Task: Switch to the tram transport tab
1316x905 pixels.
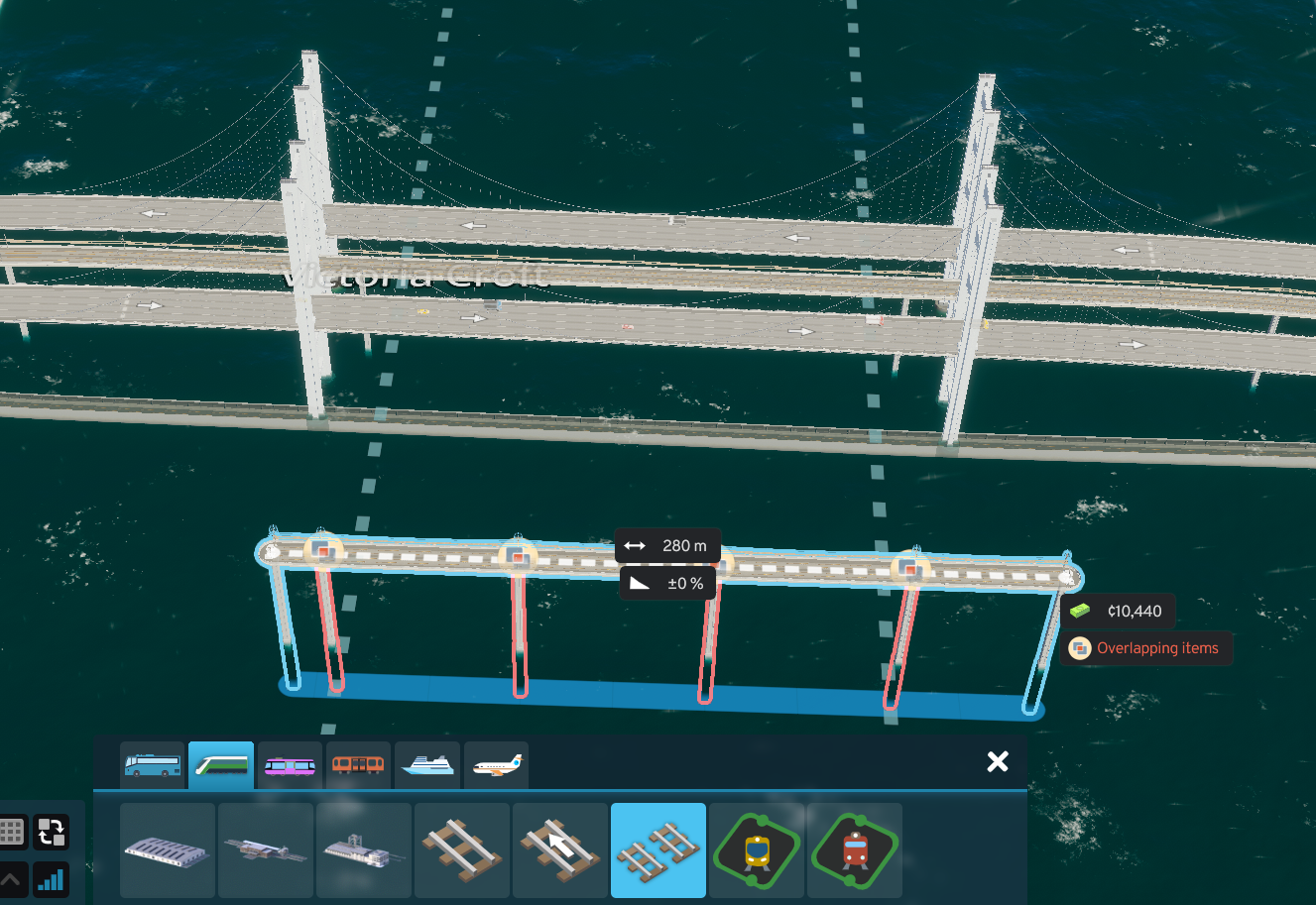Action: pyautogui.click(x=290, y=764)
